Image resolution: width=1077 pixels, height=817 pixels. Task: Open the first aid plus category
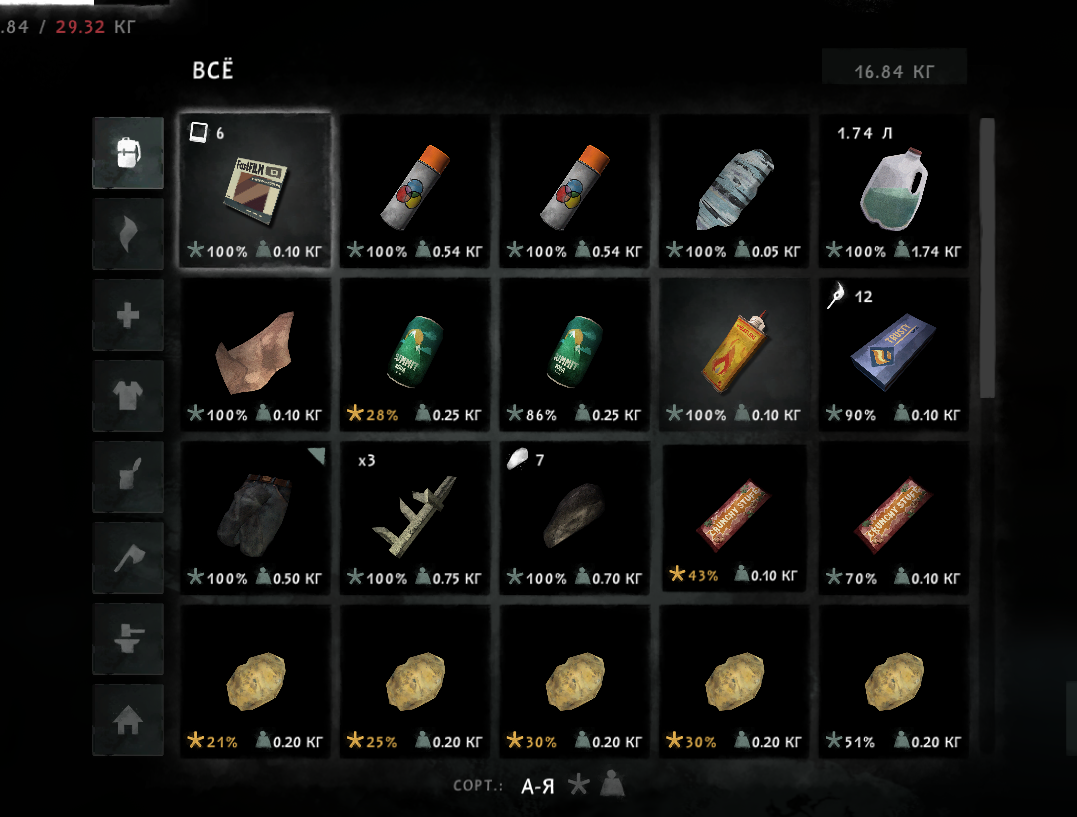tap(128, 315)
